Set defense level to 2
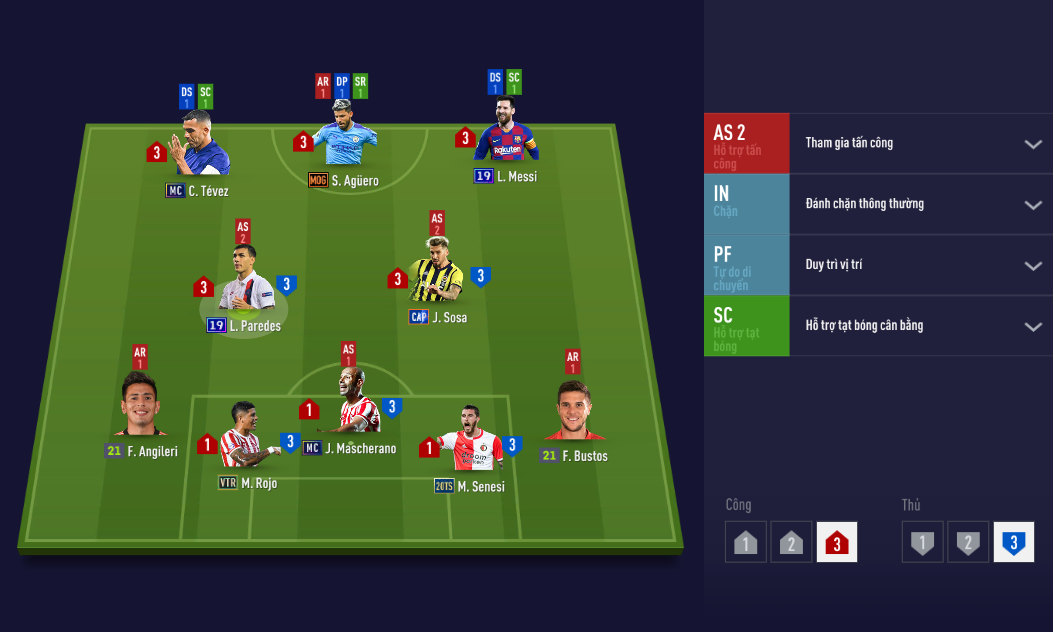The width and height of the screenshot is (1053, 632). (968, 542)
